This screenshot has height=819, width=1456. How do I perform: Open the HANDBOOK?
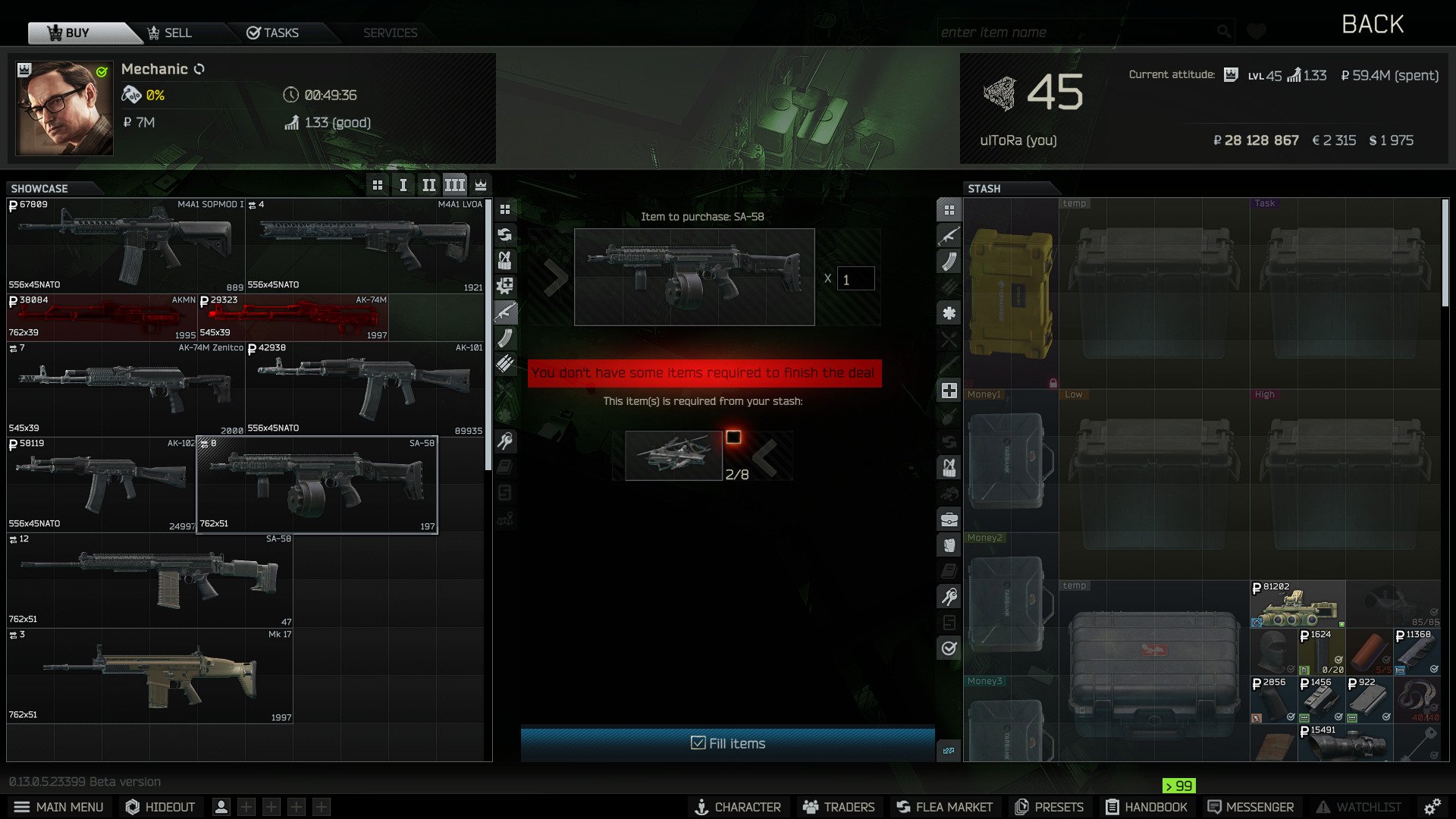pyautogui.click(x=1146, y=807)
